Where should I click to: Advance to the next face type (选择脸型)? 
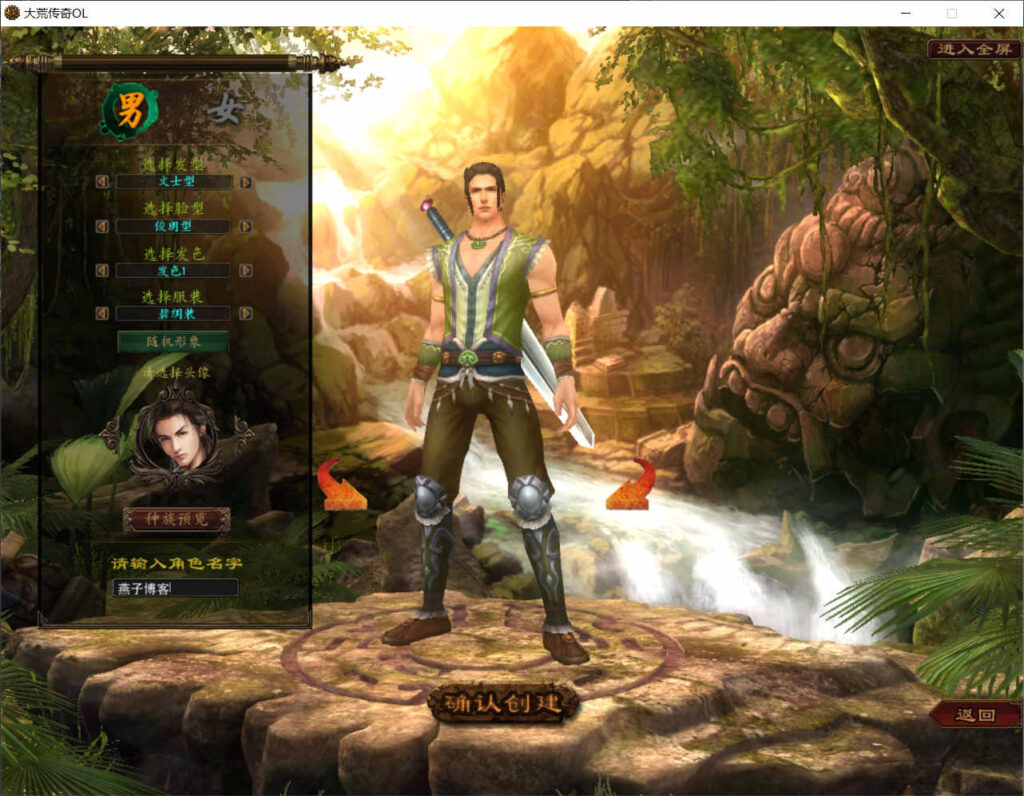(x=245, y=227)
